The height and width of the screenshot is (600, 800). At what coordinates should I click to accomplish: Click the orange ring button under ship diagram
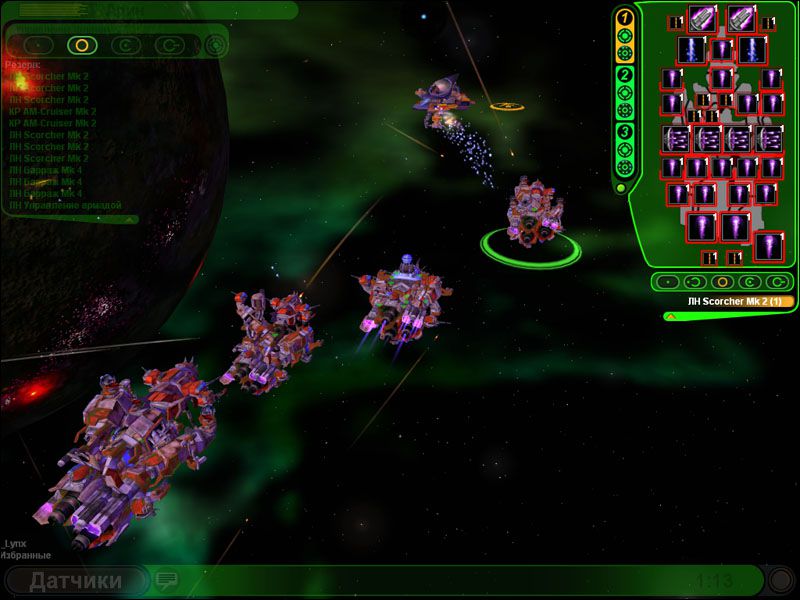(x=721, y=282)
